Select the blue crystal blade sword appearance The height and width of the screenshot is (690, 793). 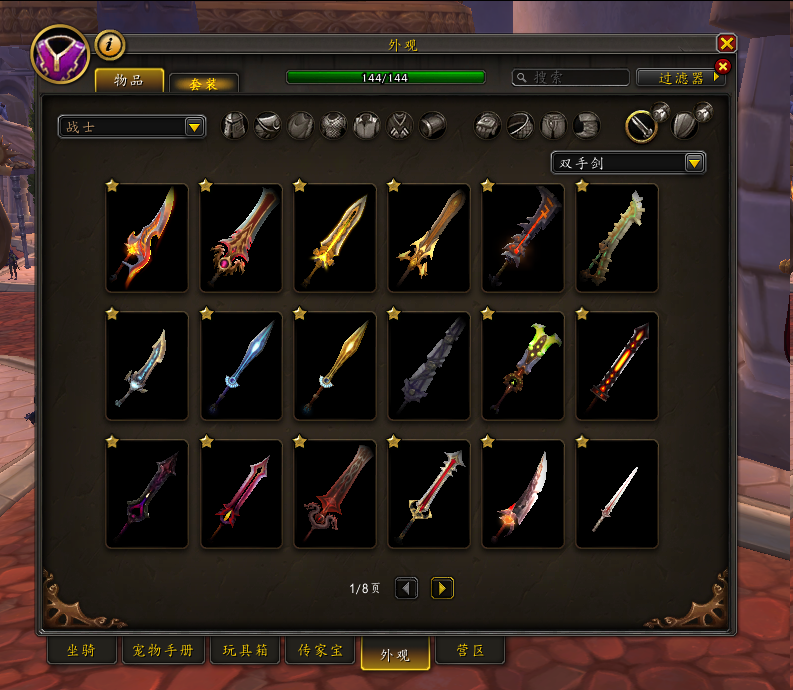point(241,366)
